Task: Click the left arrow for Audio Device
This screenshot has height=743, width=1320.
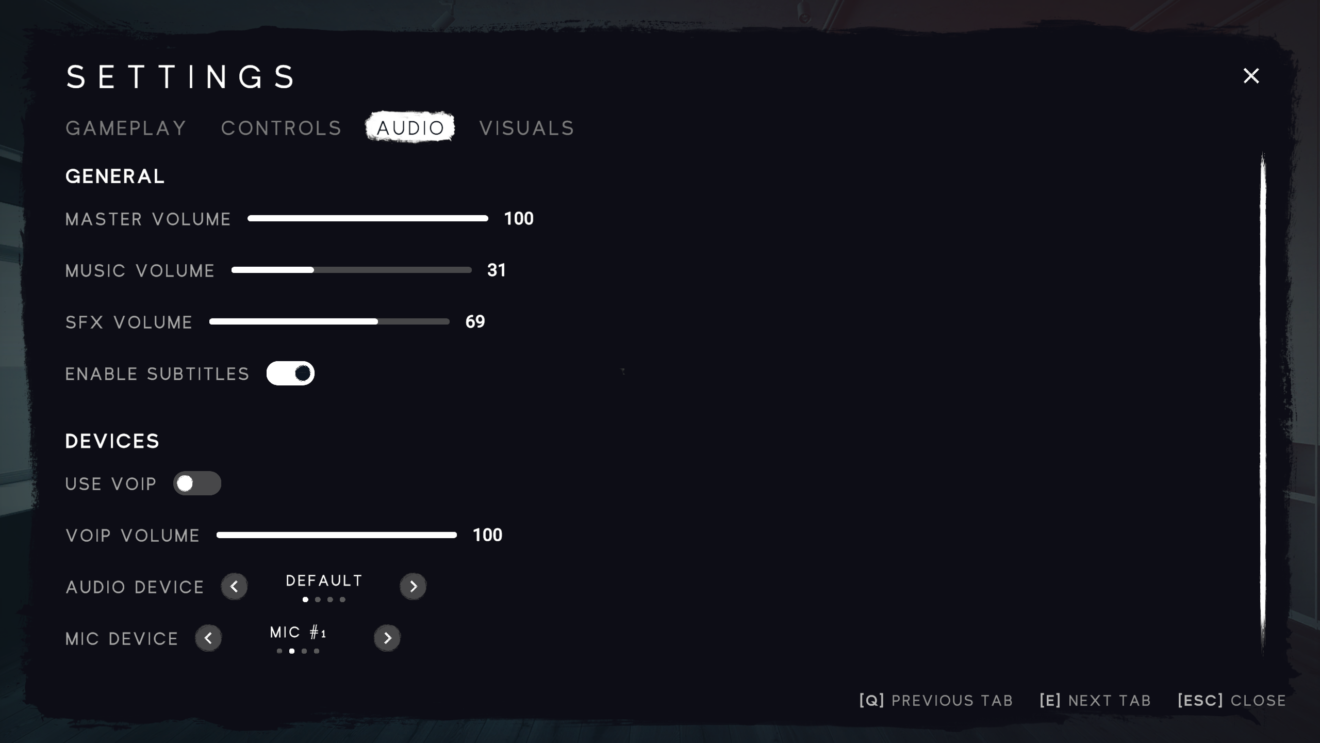Action: (x=234, y=586)
